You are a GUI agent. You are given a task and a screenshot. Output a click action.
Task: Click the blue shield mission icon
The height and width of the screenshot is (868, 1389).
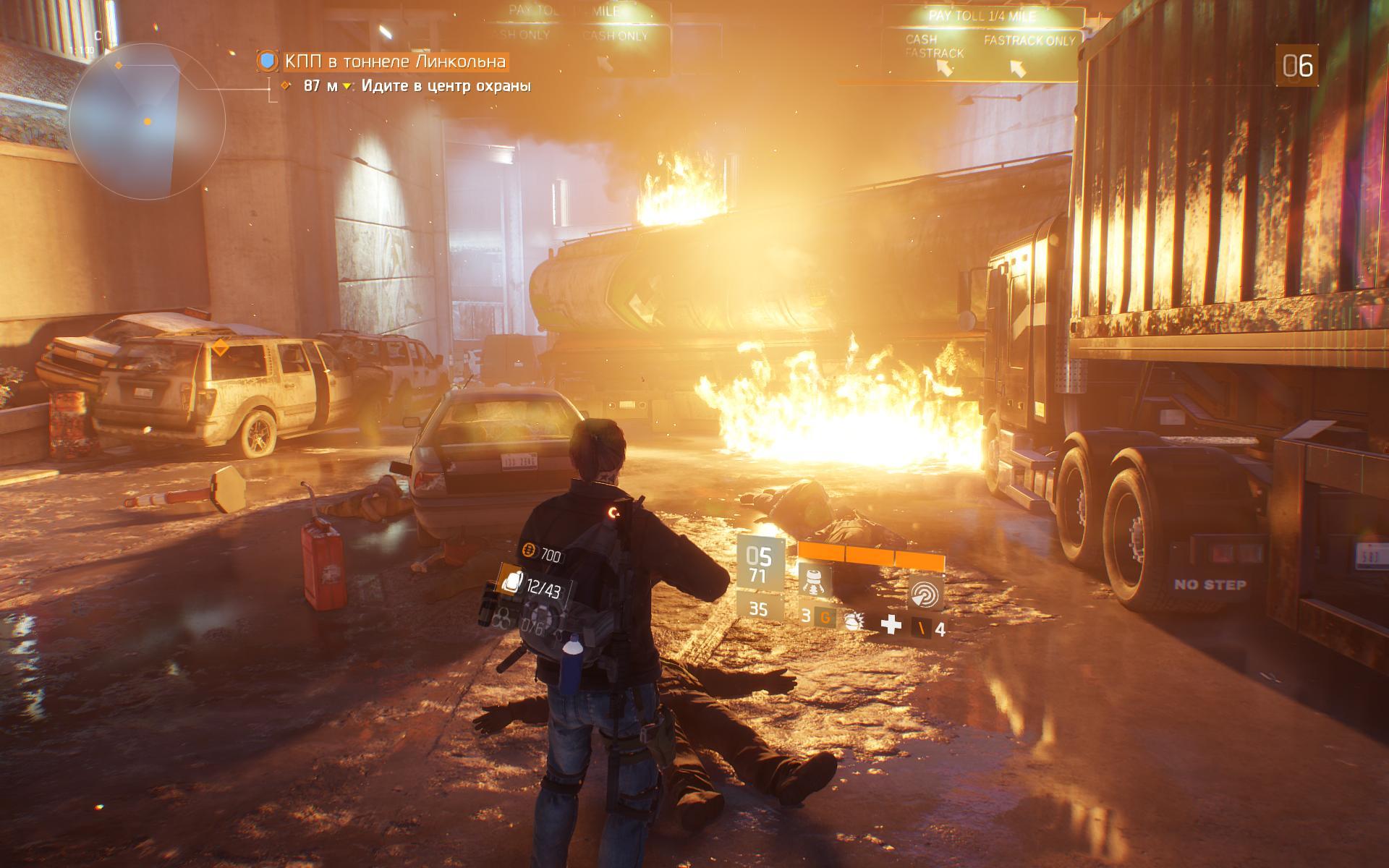(x=268, y=61)
